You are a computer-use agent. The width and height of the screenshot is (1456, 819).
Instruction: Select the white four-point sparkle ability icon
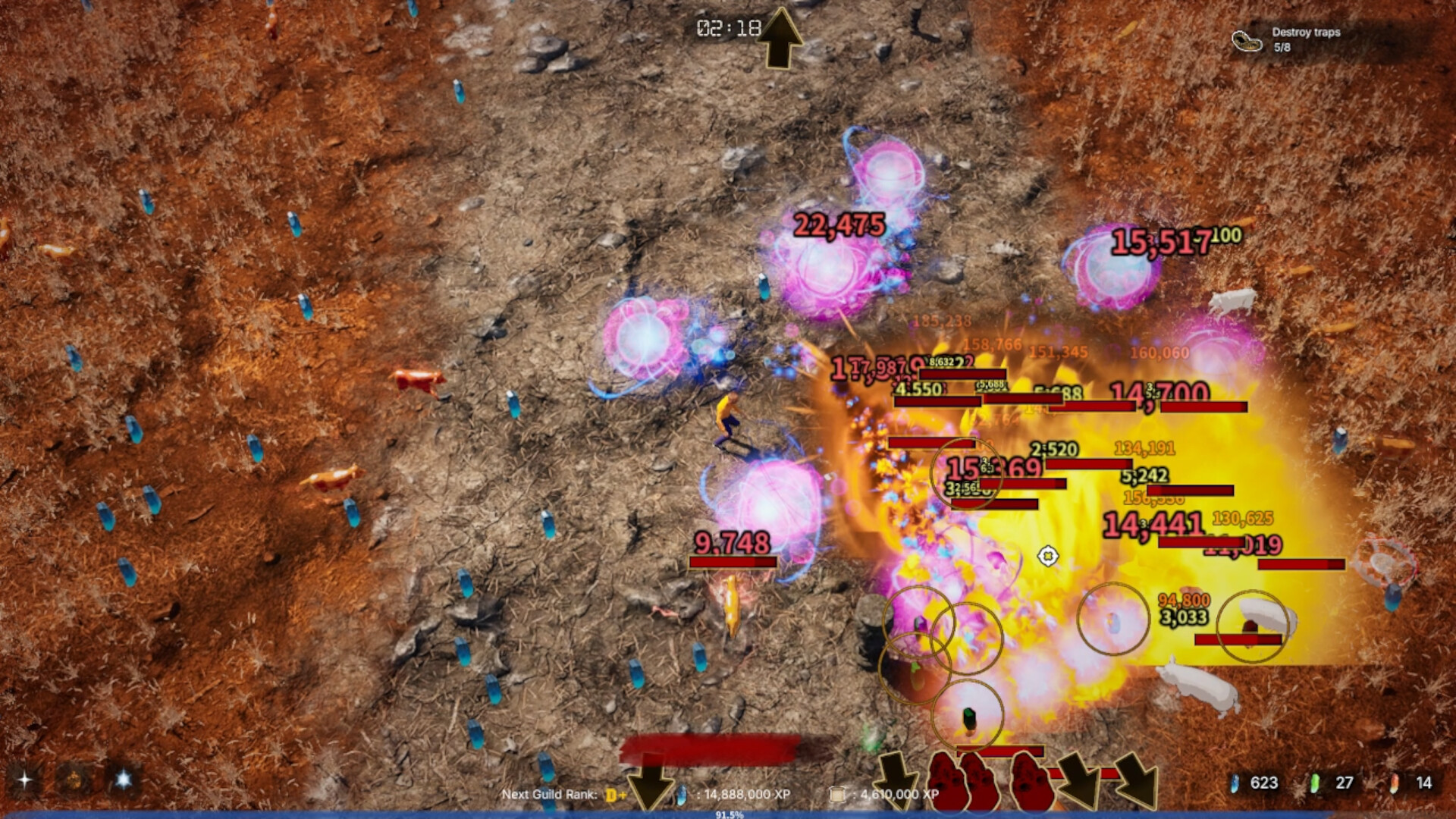[x=25, y=780]
